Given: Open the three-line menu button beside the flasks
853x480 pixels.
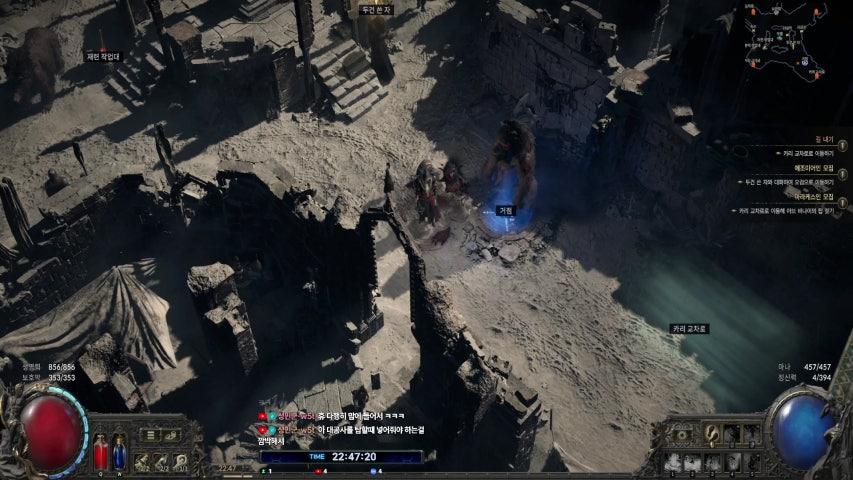Looking at the screenshot, I should click(x=148, y=435).
